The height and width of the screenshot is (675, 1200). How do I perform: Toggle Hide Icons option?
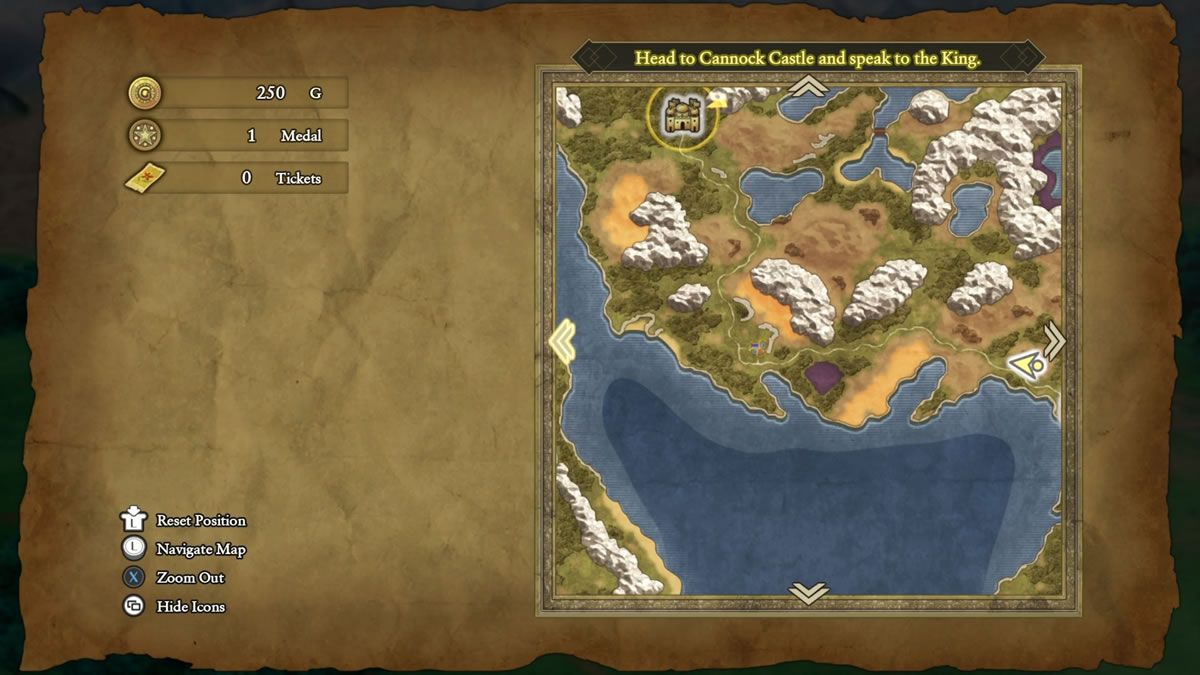190,606
